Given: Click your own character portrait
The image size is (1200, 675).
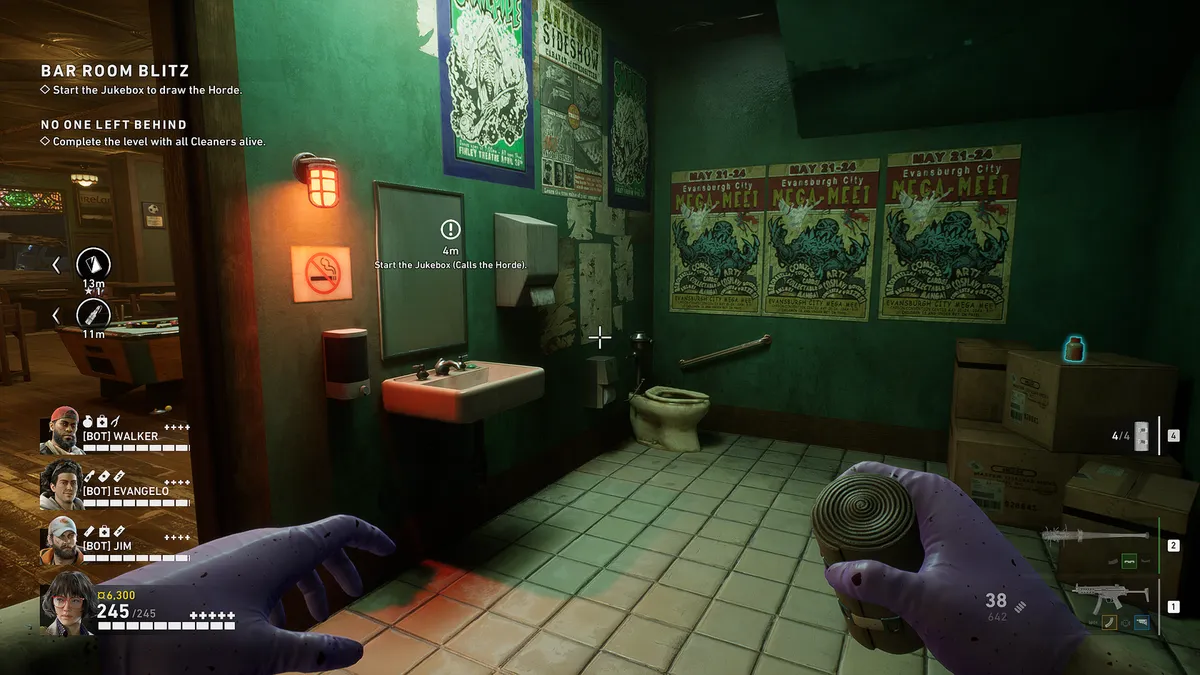Looking at the screenshot, I should 66,601.
